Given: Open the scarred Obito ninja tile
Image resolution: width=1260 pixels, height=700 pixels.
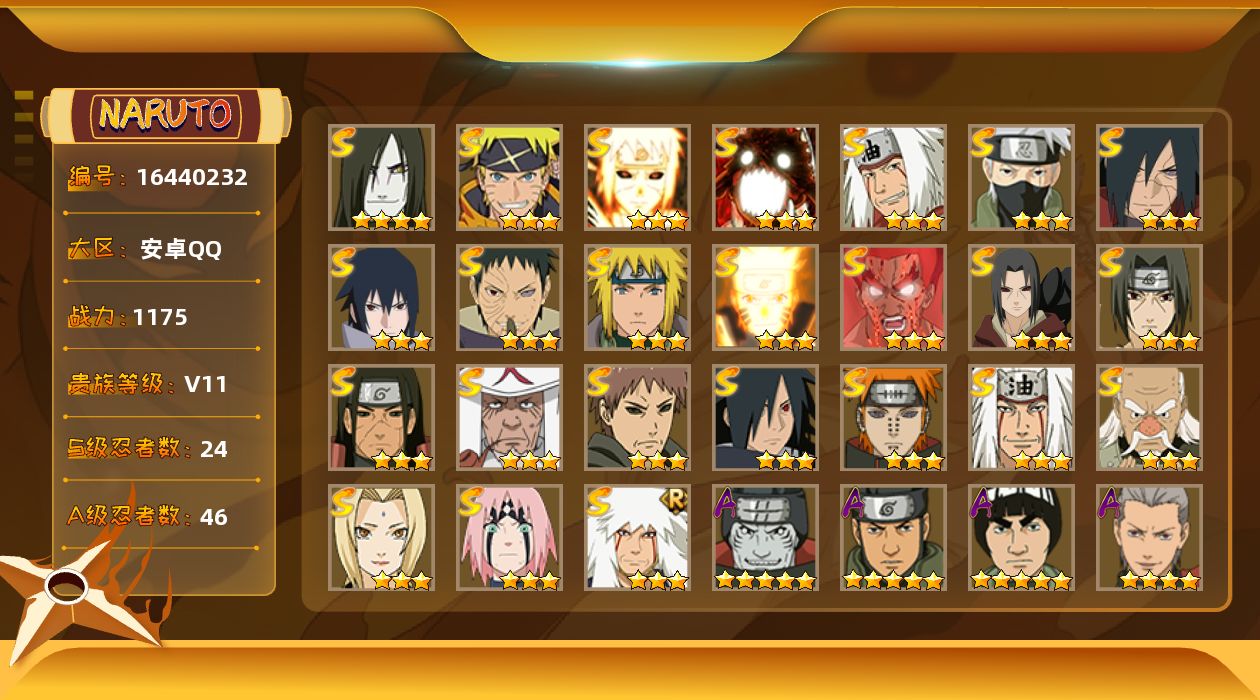Looking at the screenshot, I should click(509, 297).
